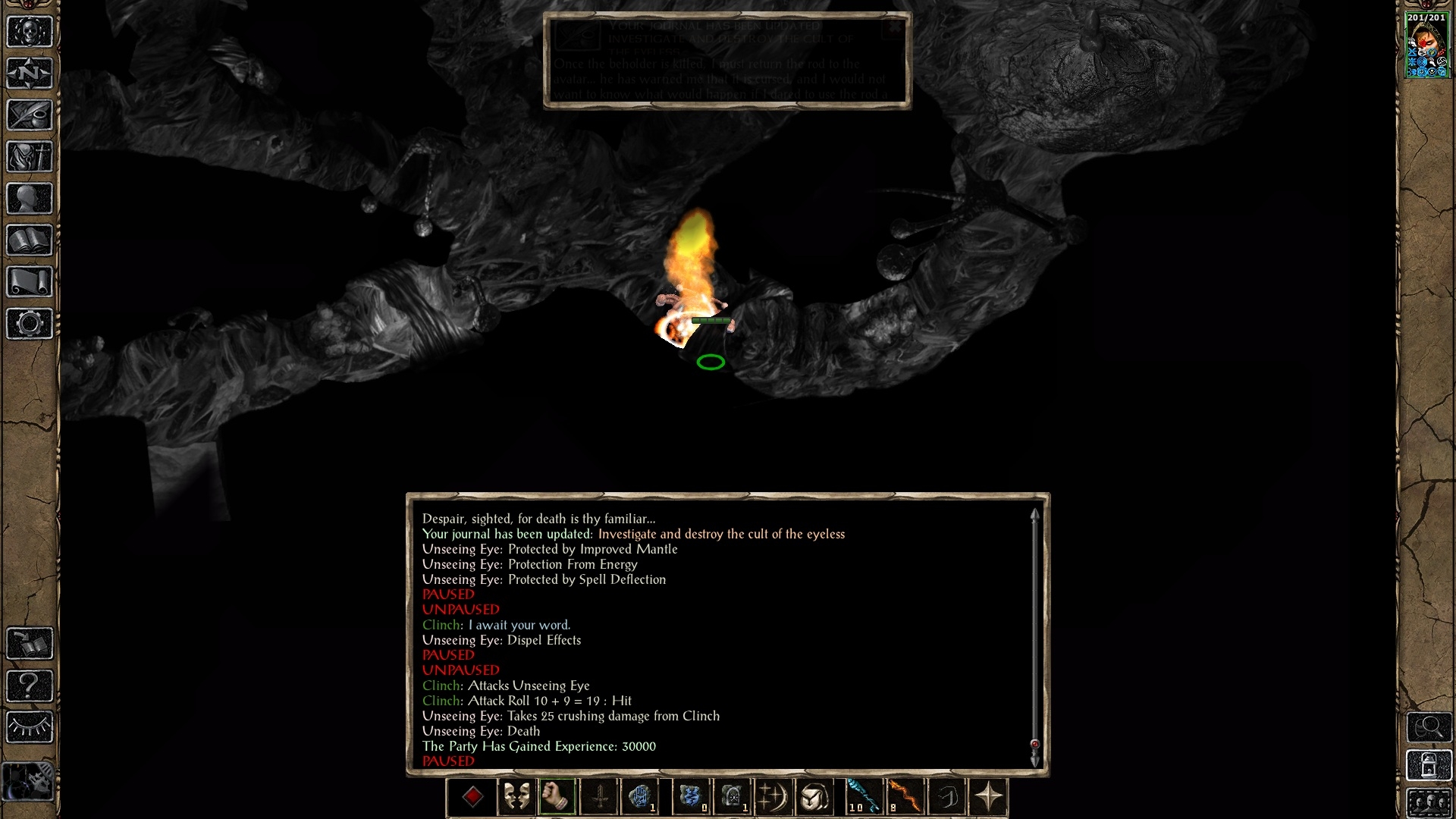Open the character record sheet
Viewport: 1456px width, 819px height.
tap(30, 199)
